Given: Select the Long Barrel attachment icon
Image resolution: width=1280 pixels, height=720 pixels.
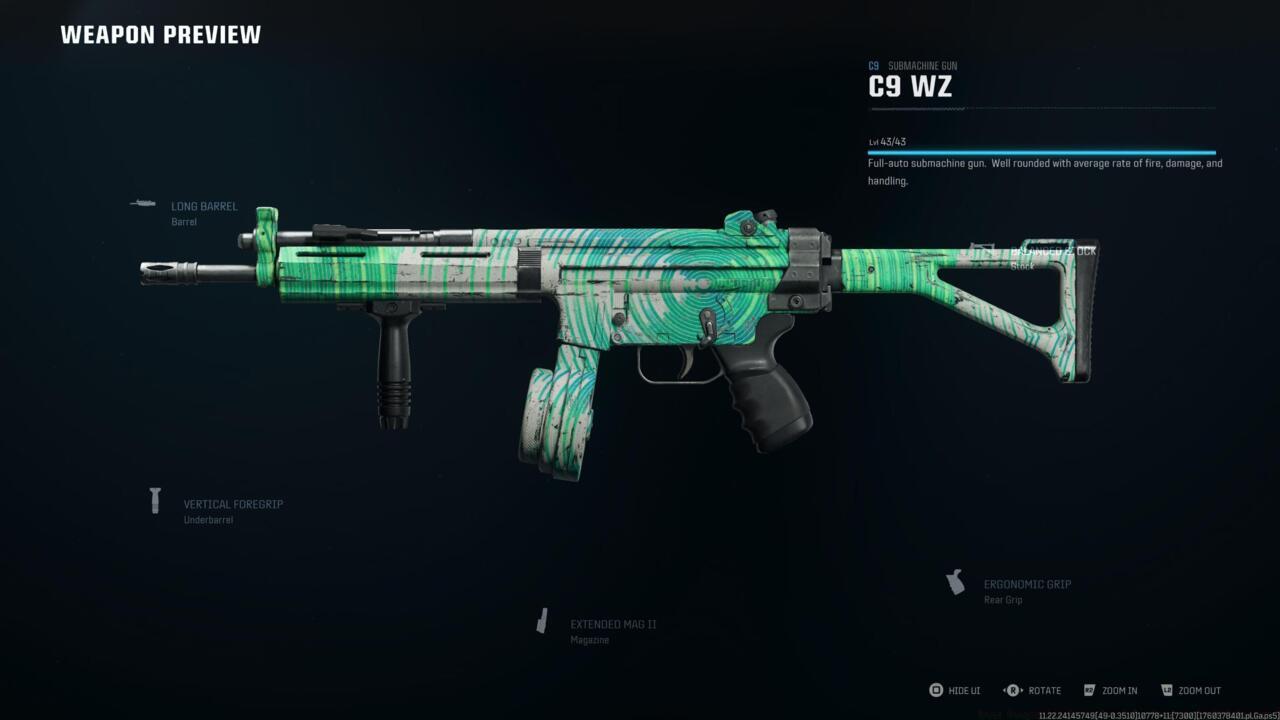Looking at the screenshot, I should pos(141,204).
